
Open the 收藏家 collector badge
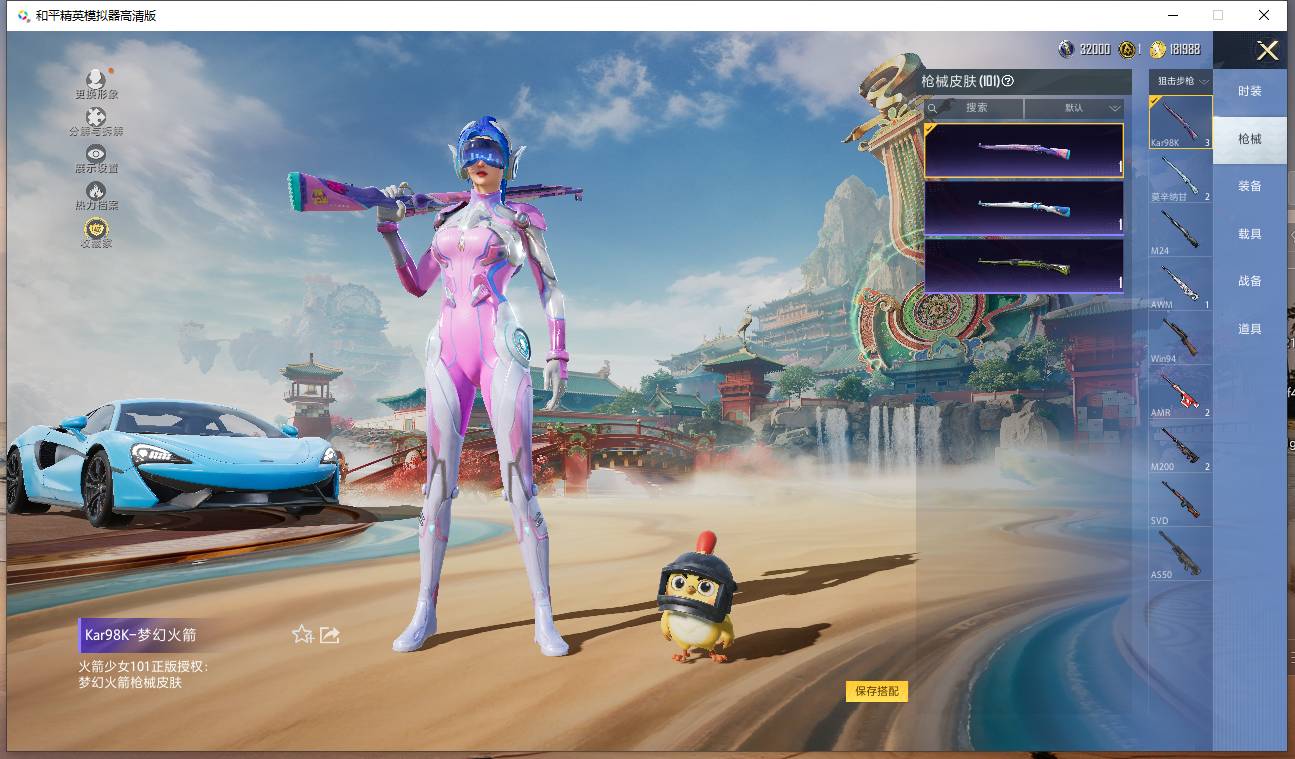[96, 231]
